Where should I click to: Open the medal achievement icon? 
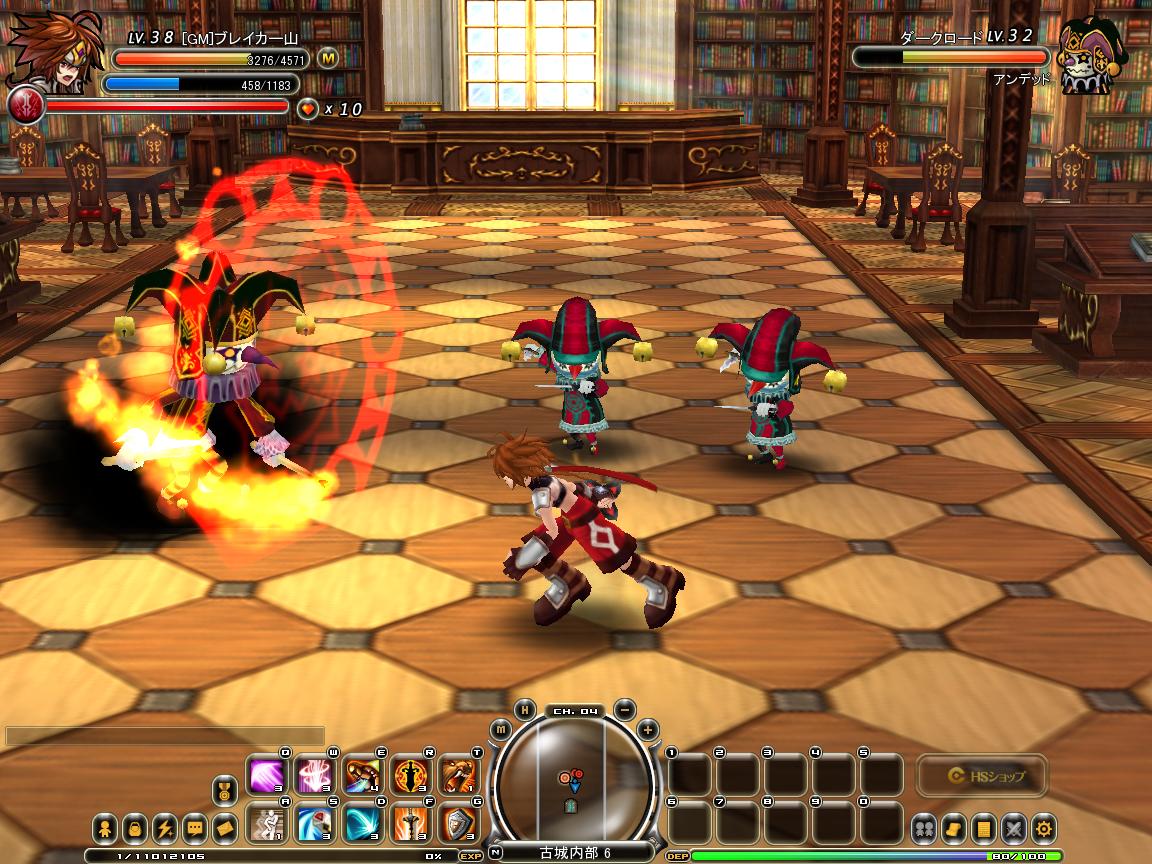click(226, 792)
